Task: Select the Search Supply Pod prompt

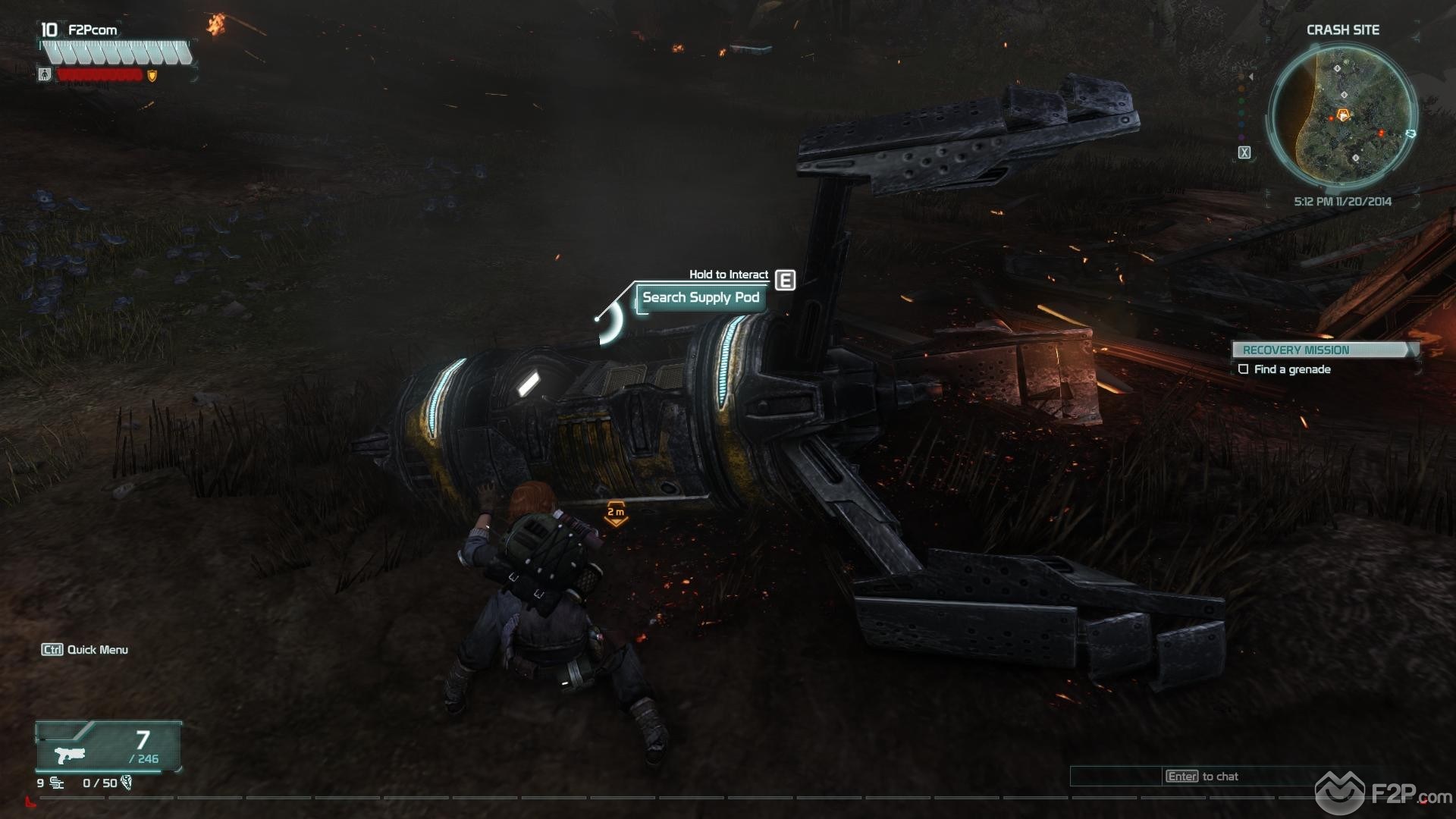Action: click(700, 297)
